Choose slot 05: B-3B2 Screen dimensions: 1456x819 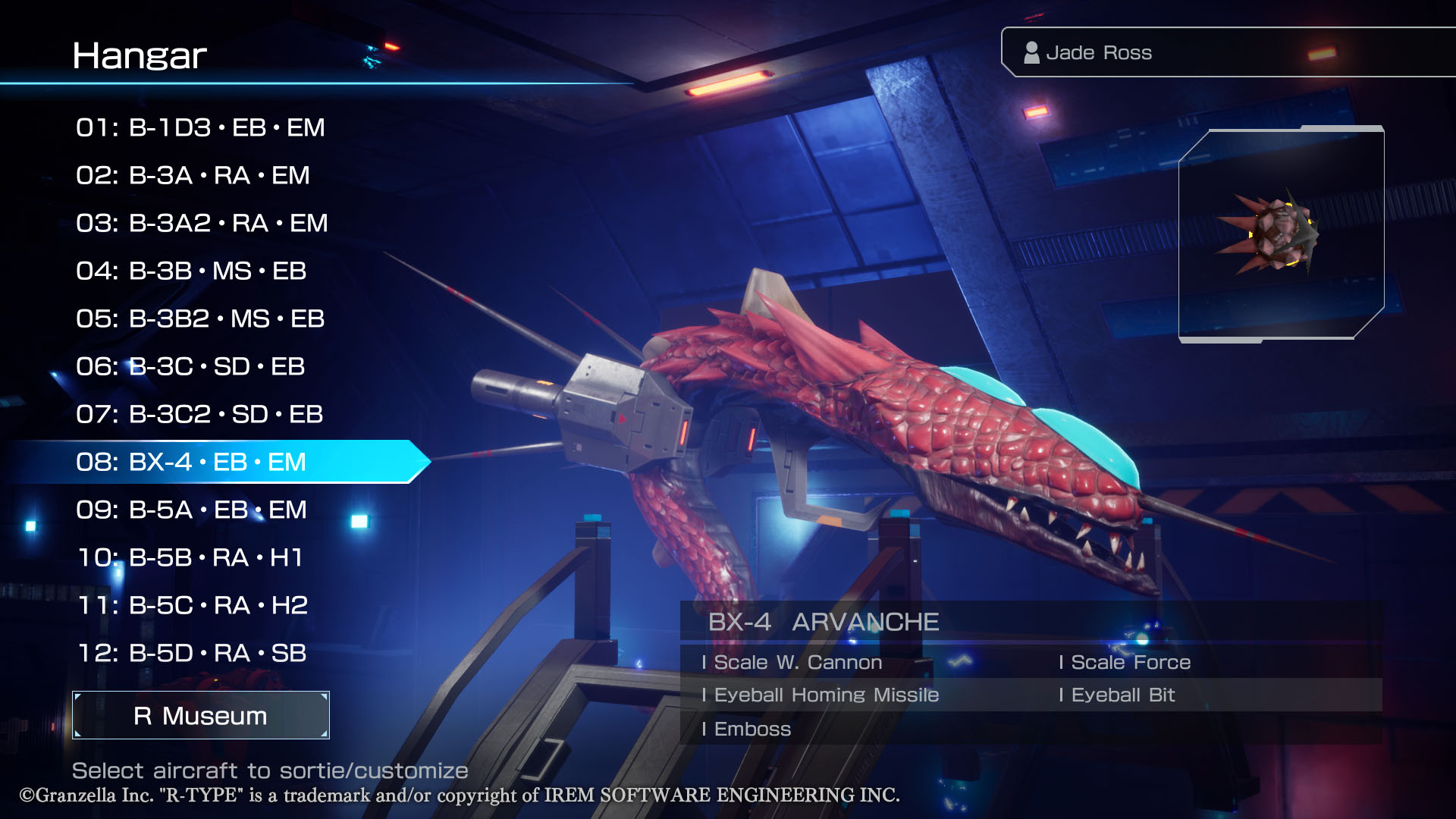point(200,318)
